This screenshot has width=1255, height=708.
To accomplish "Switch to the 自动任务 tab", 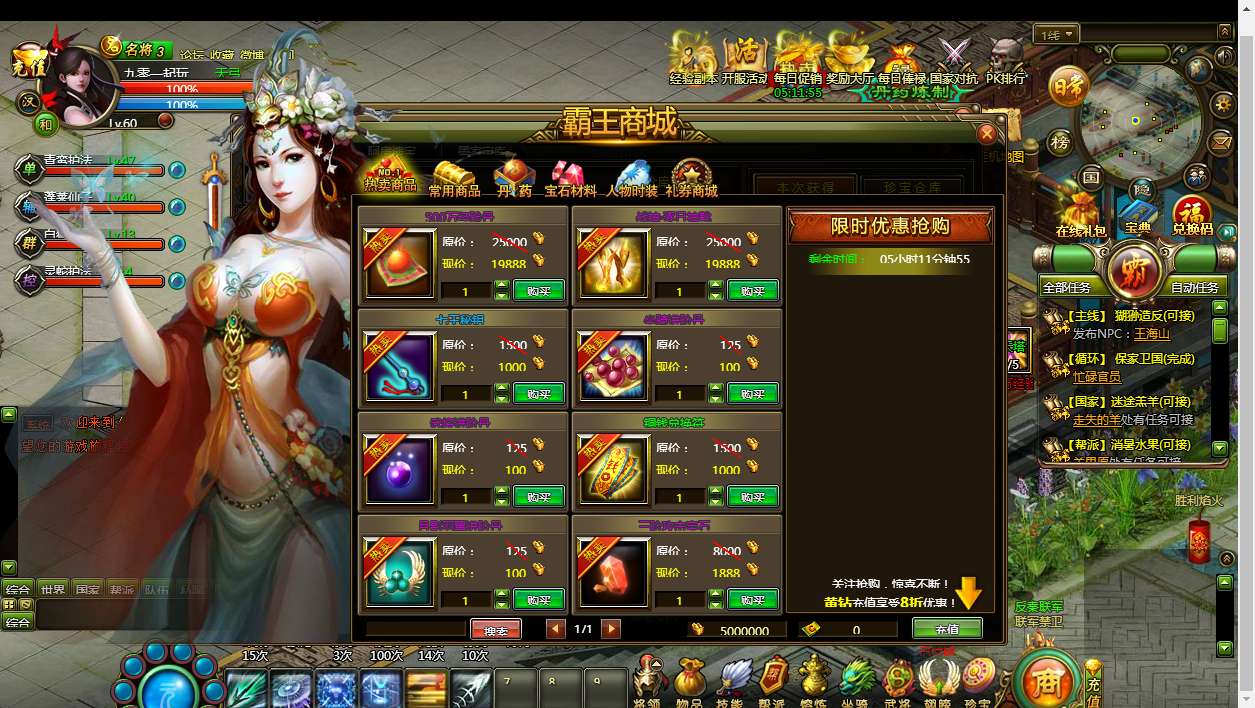I will point(1194,288).
